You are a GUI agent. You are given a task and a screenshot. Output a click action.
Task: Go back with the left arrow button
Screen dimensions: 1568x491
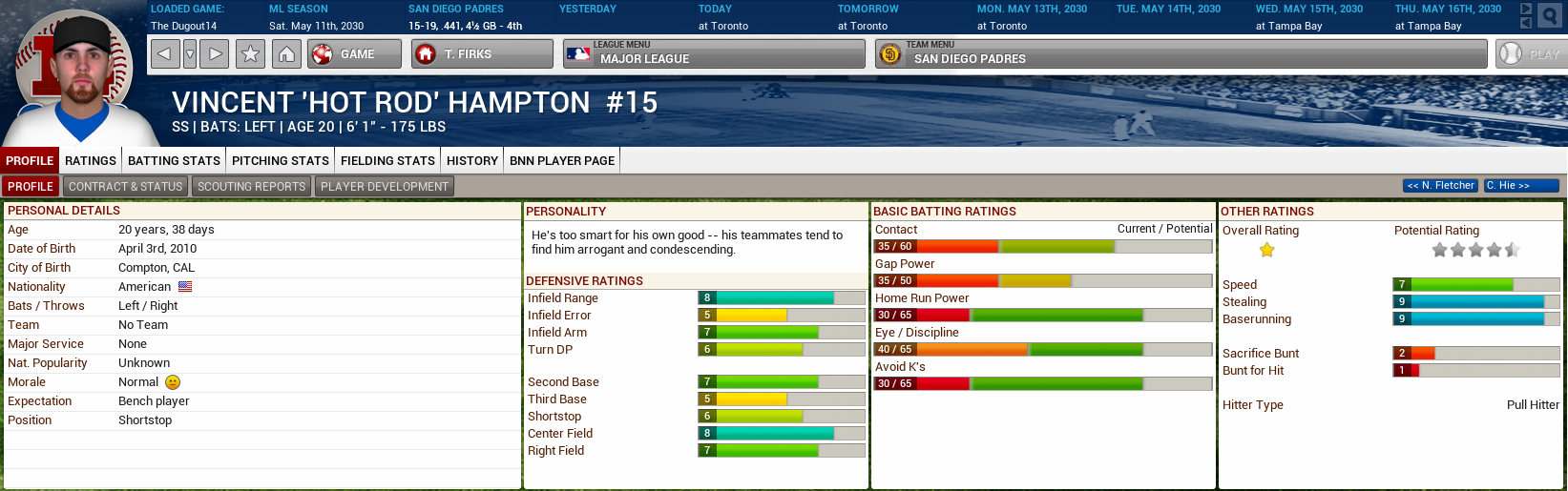pos(164,54)
